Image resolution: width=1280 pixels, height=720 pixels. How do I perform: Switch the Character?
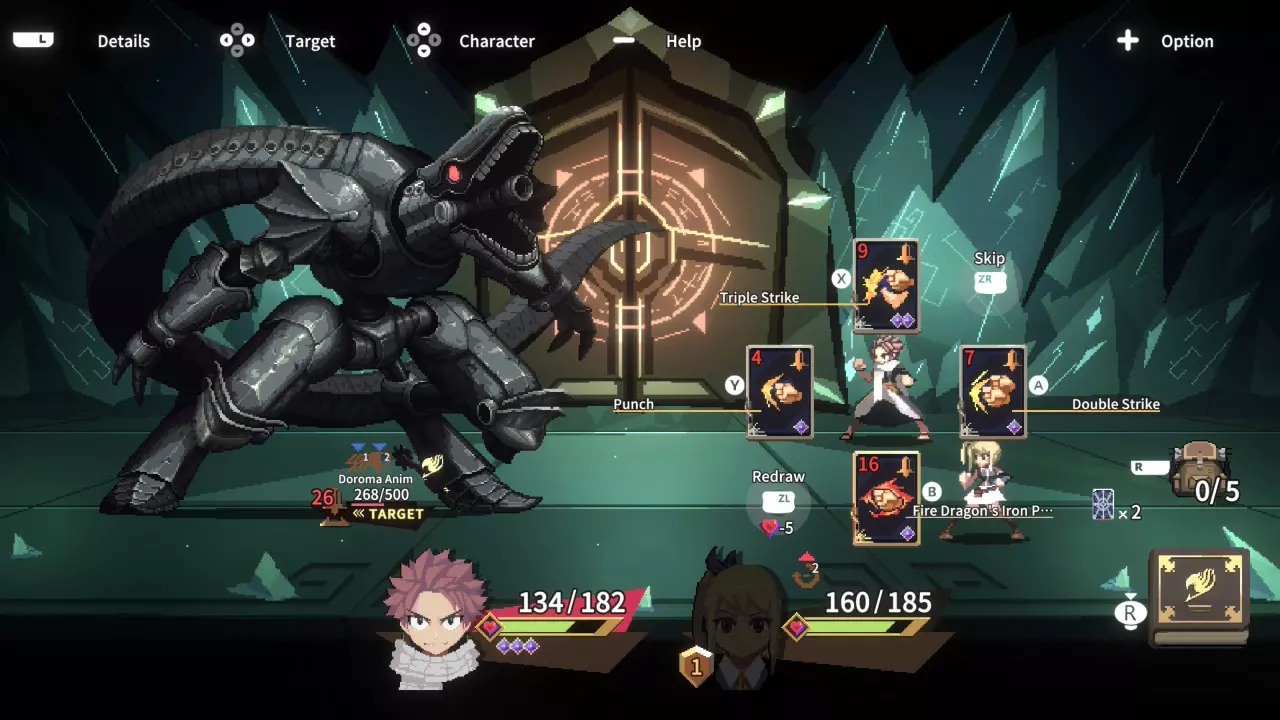tap(496, 41)
